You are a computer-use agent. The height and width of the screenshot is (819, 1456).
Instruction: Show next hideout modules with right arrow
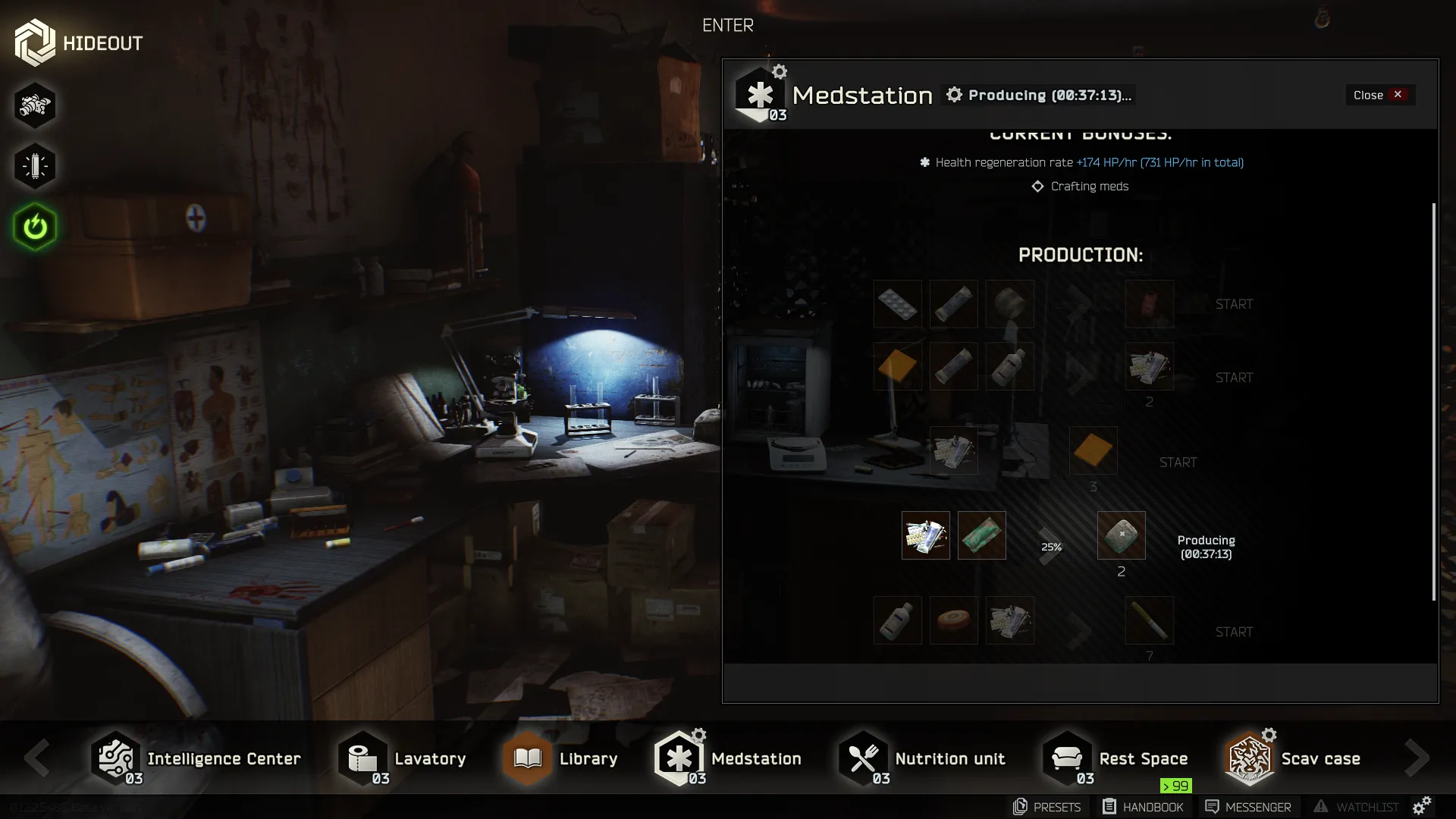(1417, 758)
